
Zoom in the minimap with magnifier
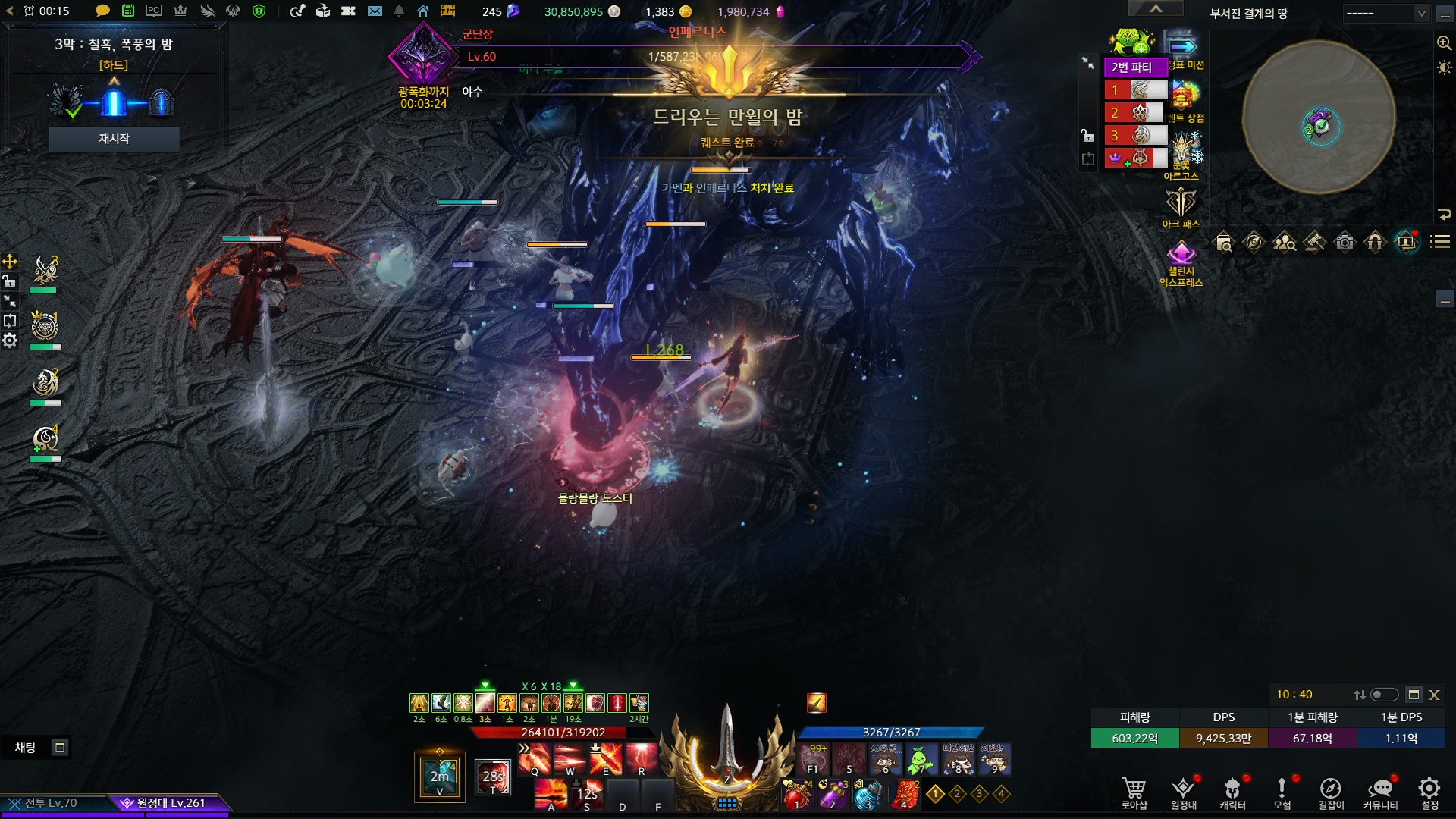coord(1444,43)
